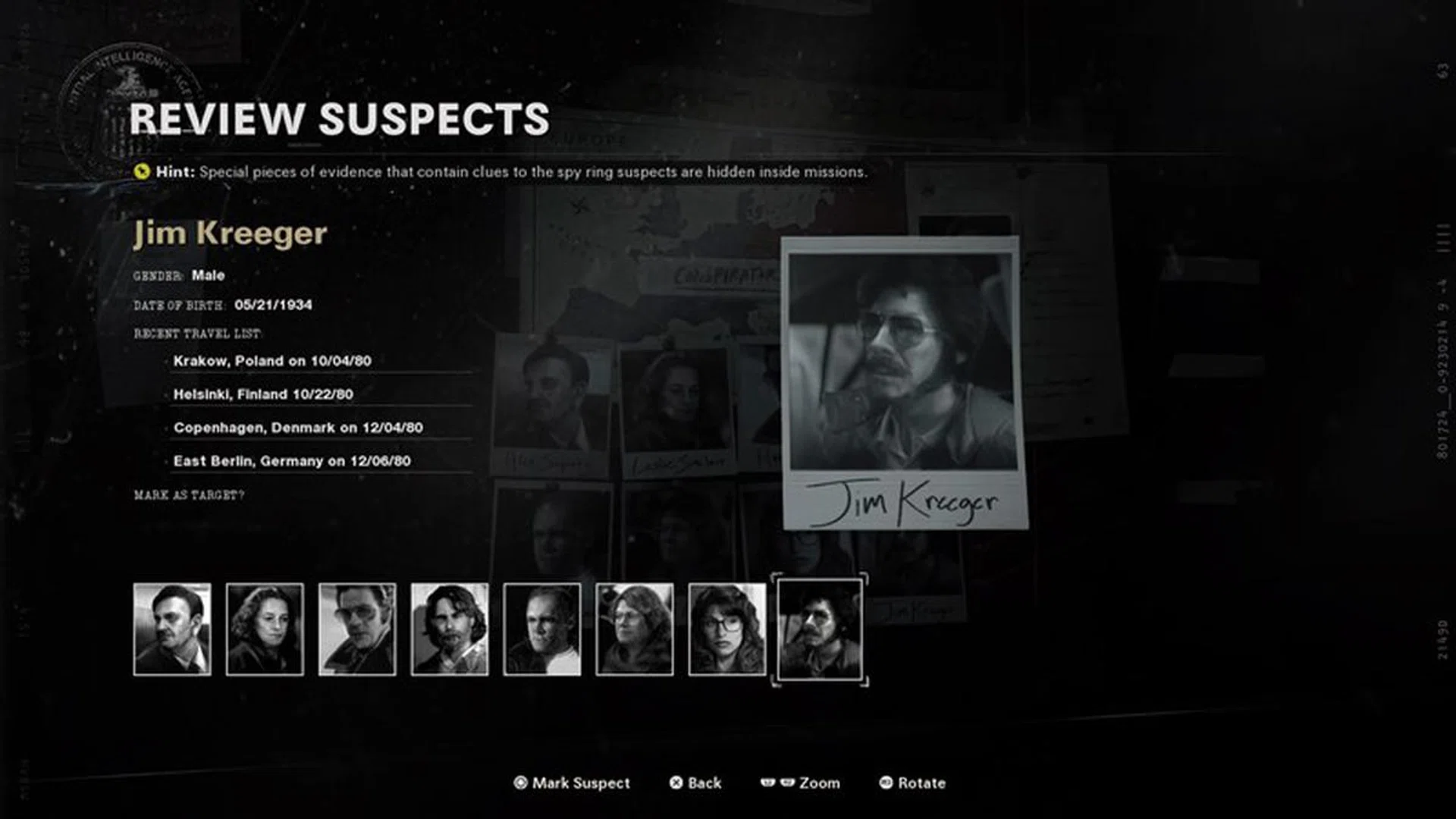Select the older woman with thin-rimmed glasses
1456x819 pixels.
(635, 629)
